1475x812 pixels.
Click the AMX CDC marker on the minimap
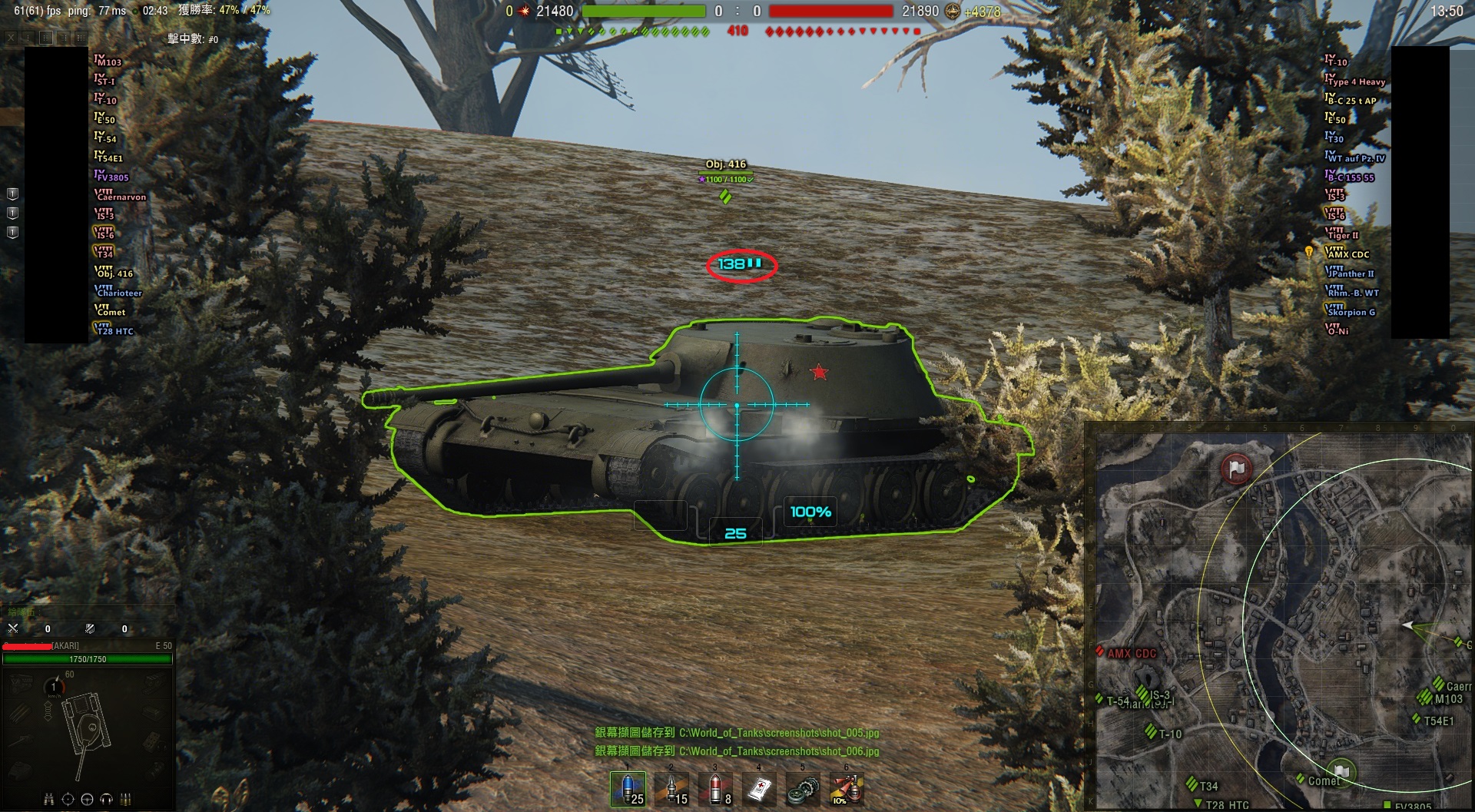tap(1131, 654)
